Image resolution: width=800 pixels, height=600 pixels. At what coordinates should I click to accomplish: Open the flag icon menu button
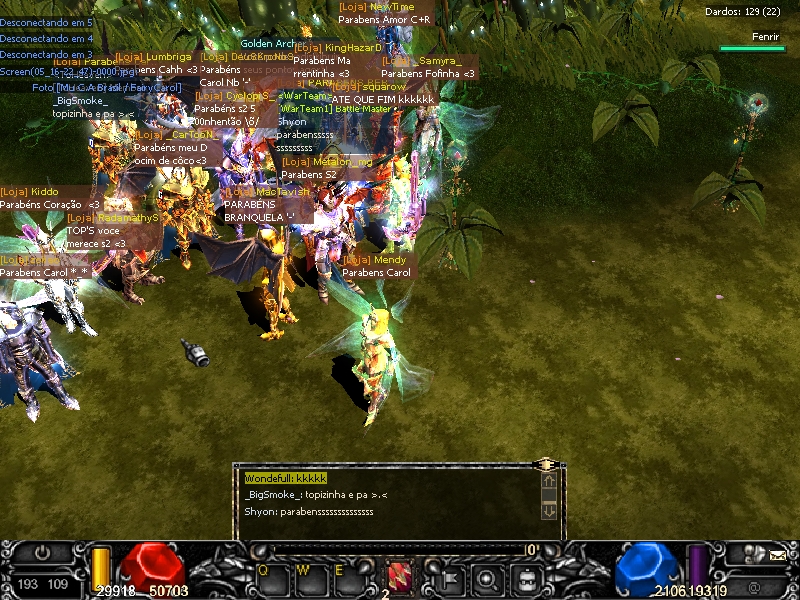[447, 577]
